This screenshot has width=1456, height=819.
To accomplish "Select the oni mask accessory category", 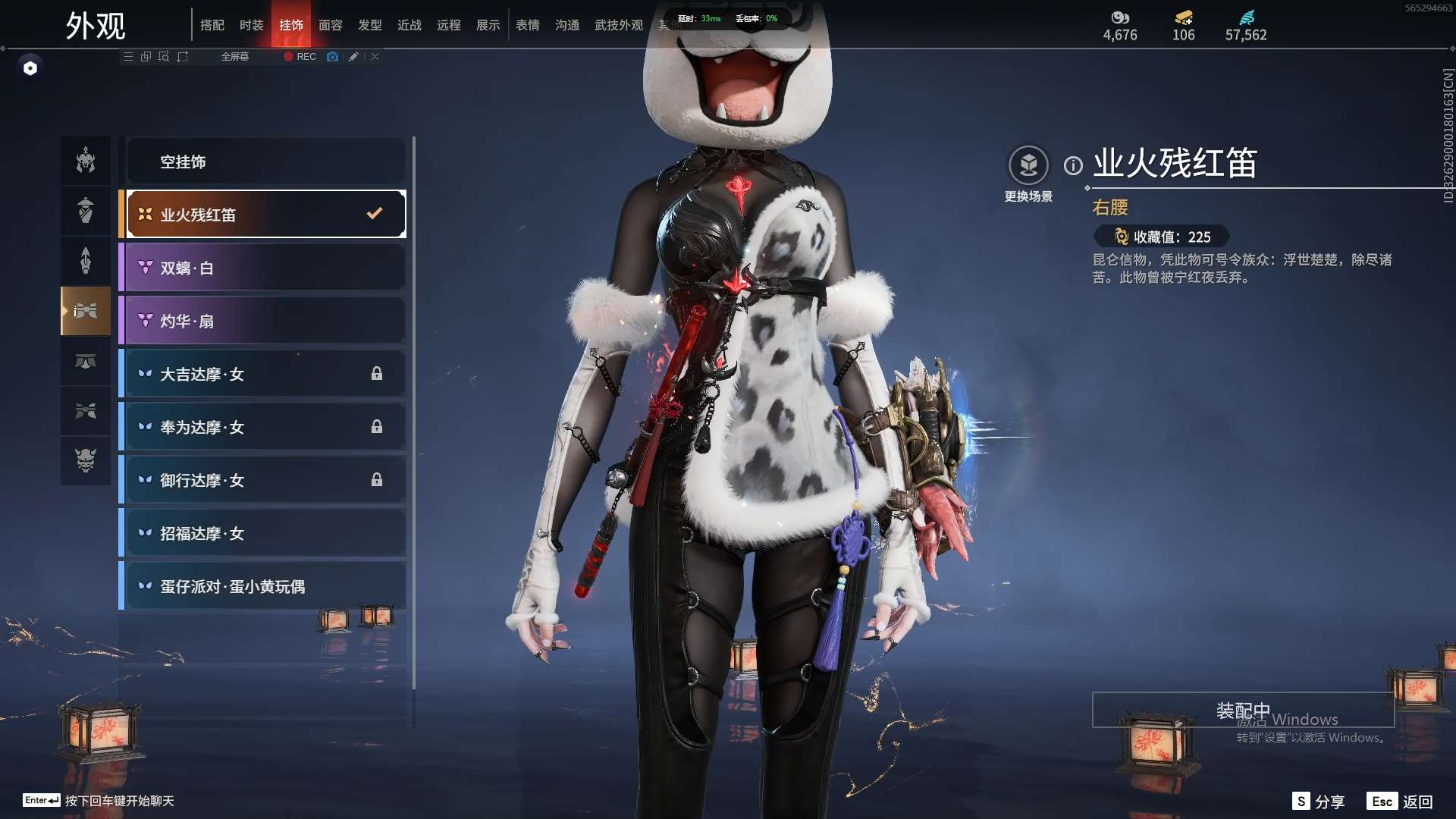I will coord(86,460).
